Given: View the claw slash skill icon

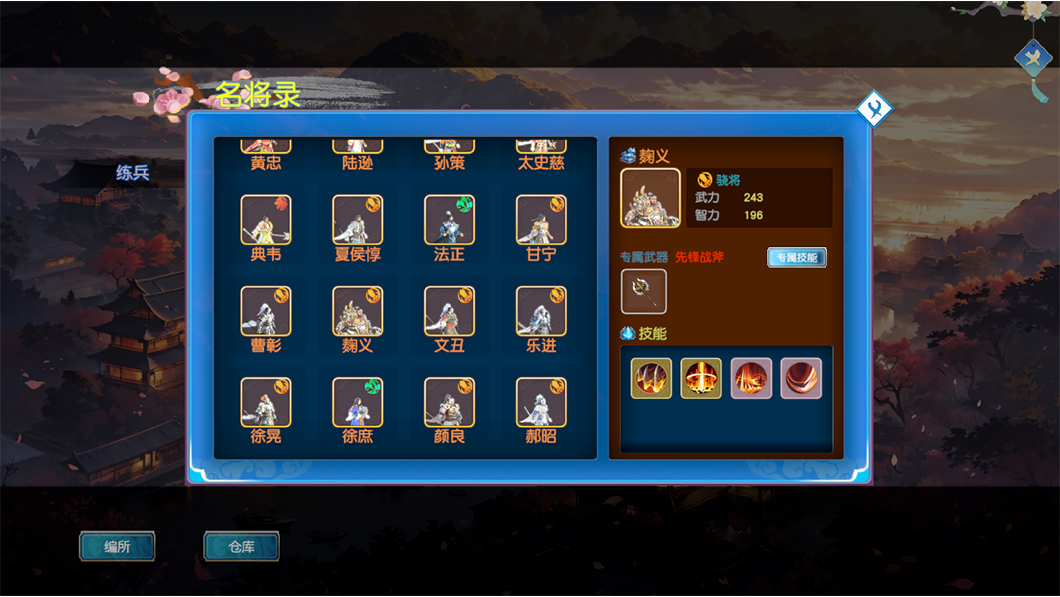Looking at the screenshot, I should [x=651, y=379].
